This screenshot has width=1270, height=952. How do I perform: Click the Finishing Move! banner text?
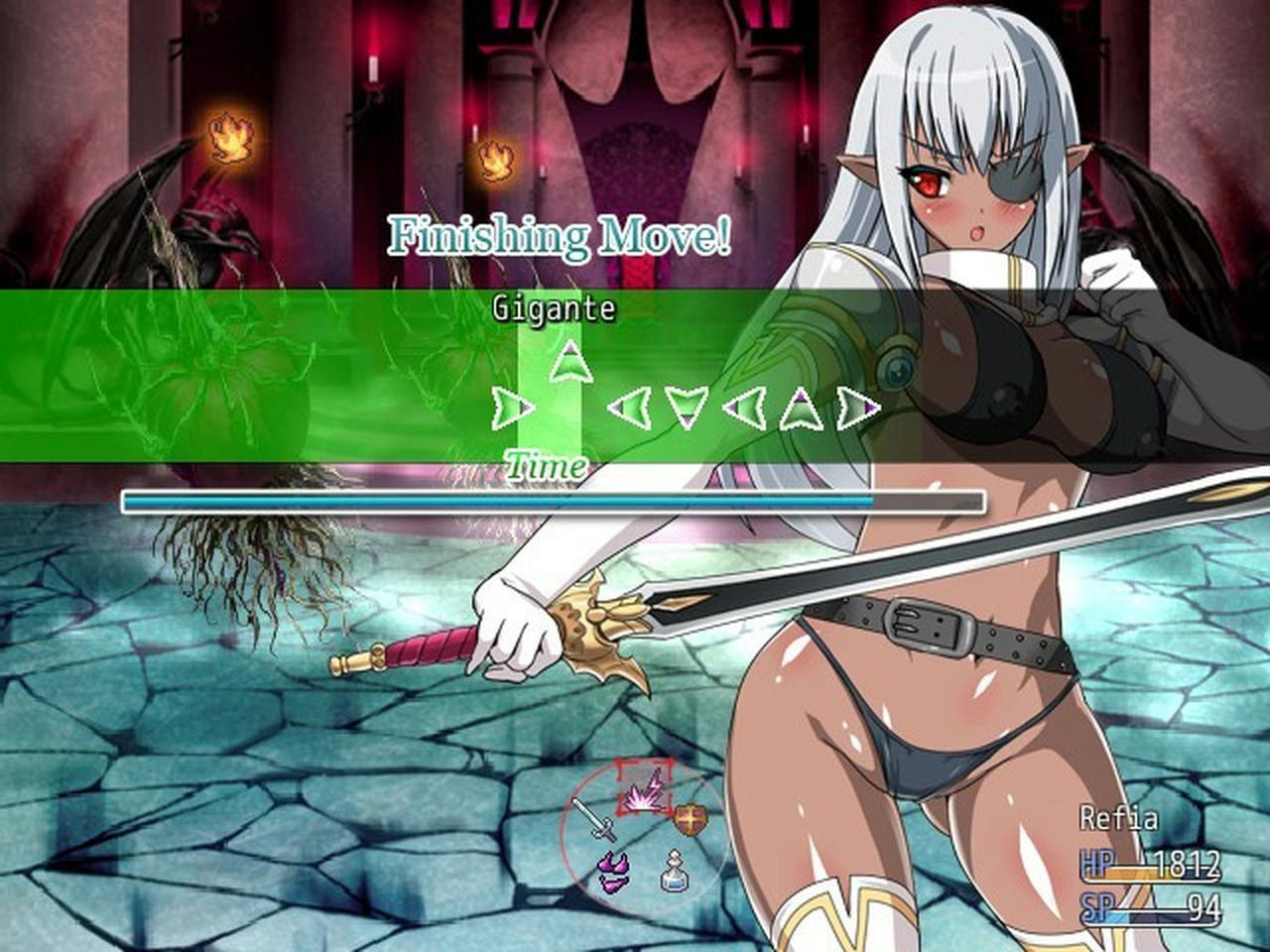562,234
